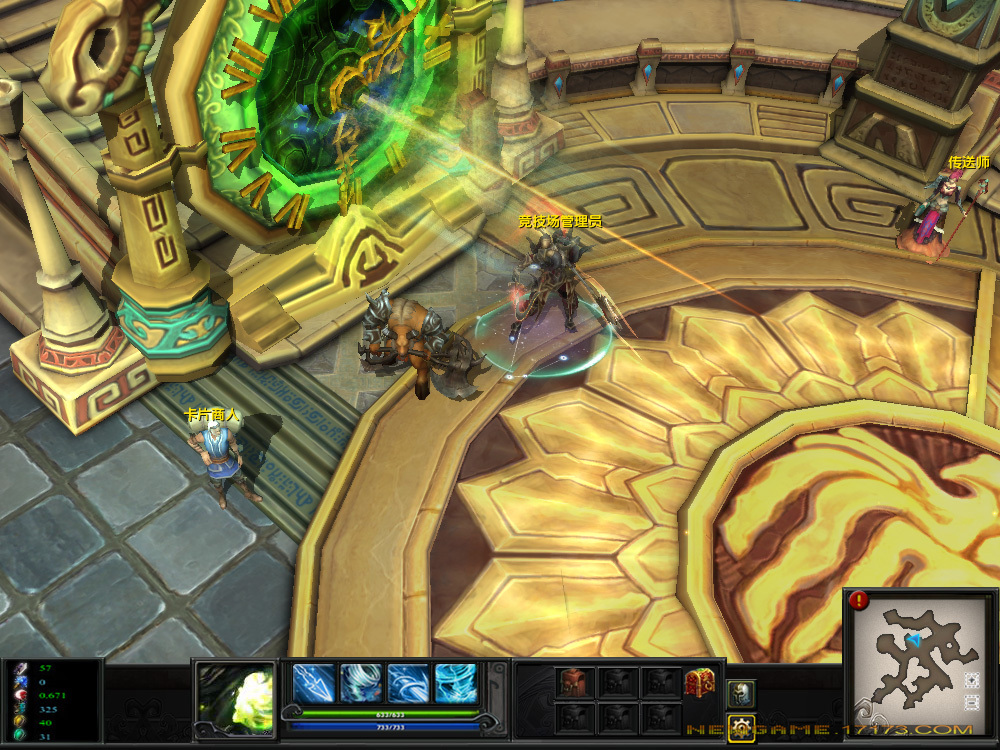Image resolution: width=1000 pixels, height=750 pixels.
Task: Click the blue player arrow on the minimap
Action: coord(912,639)
